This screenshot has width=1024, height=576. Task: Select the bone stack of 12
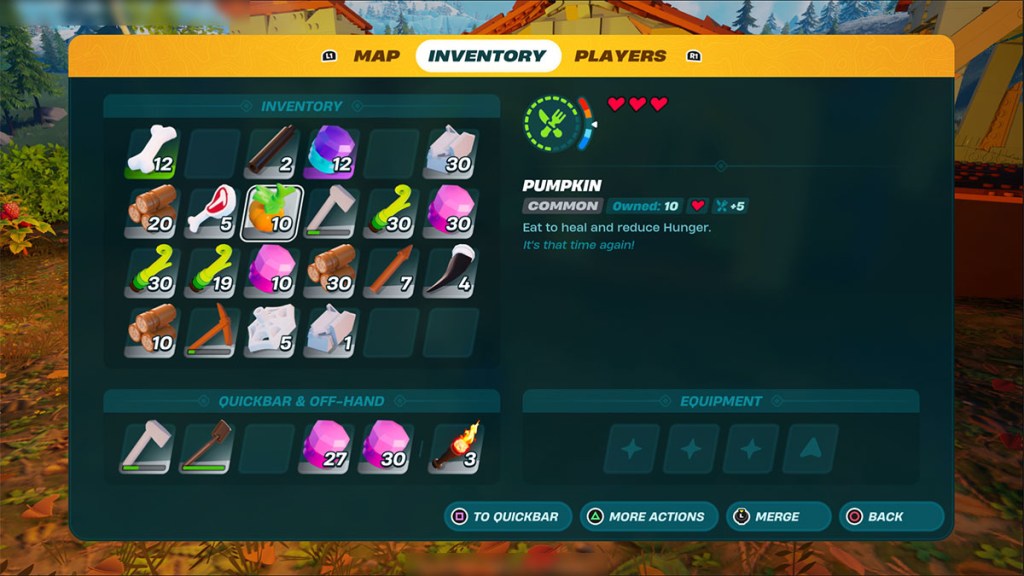(x=152, y=152)
